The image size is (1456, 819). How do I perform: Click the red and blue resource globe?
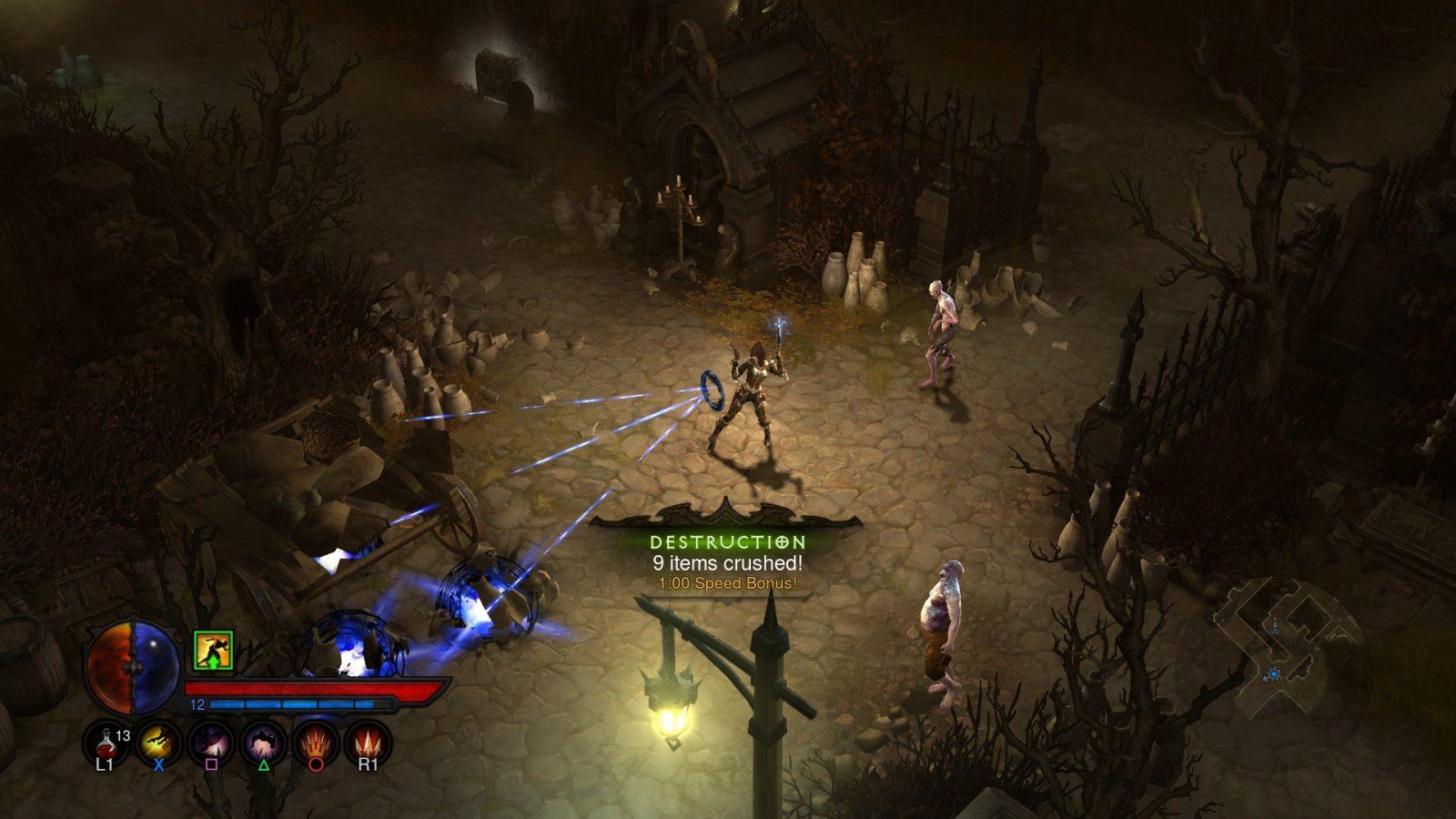pos(133,666)
